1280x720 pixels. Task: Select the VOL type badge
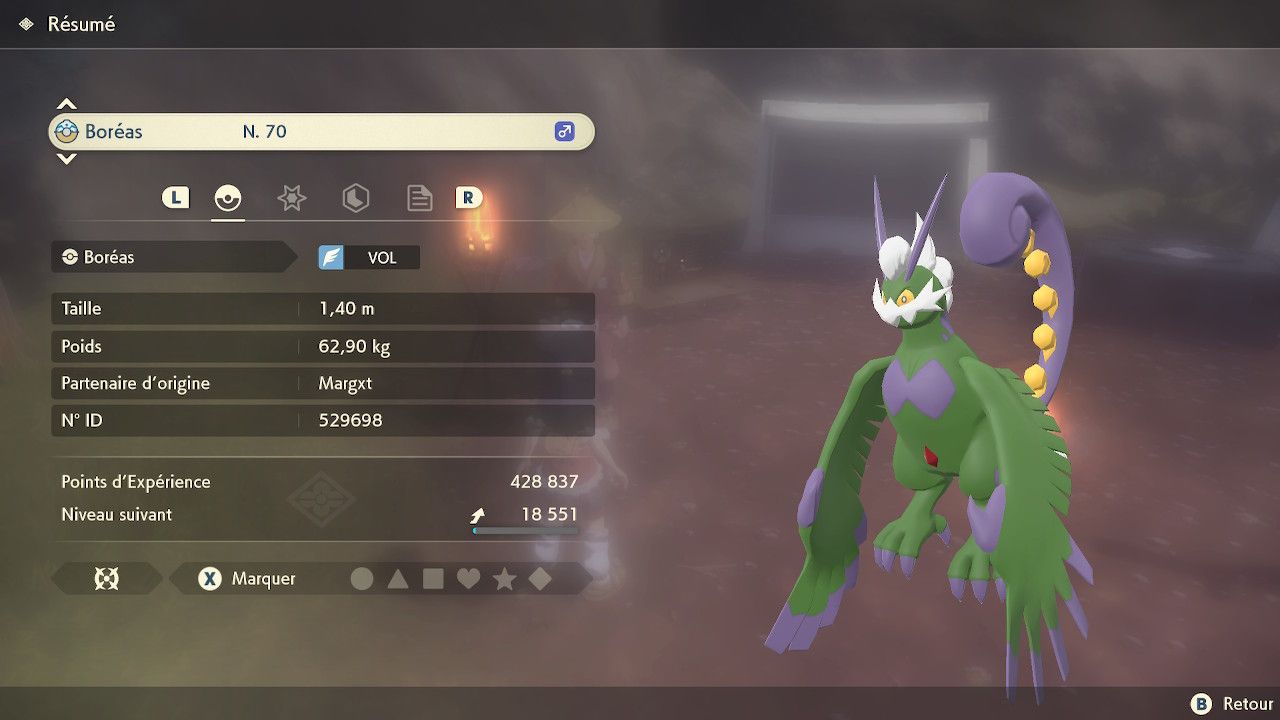coord(369,258)
